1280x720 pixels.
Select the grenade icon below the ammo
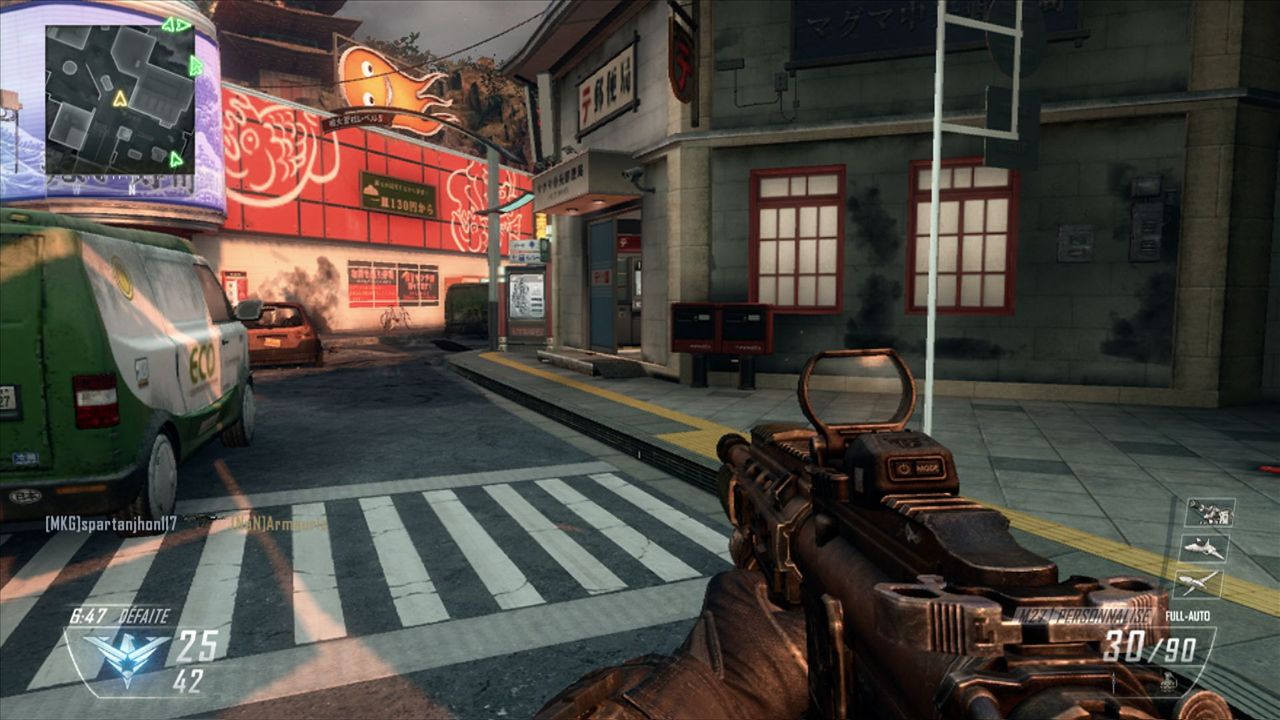[x=1166, y=684]
